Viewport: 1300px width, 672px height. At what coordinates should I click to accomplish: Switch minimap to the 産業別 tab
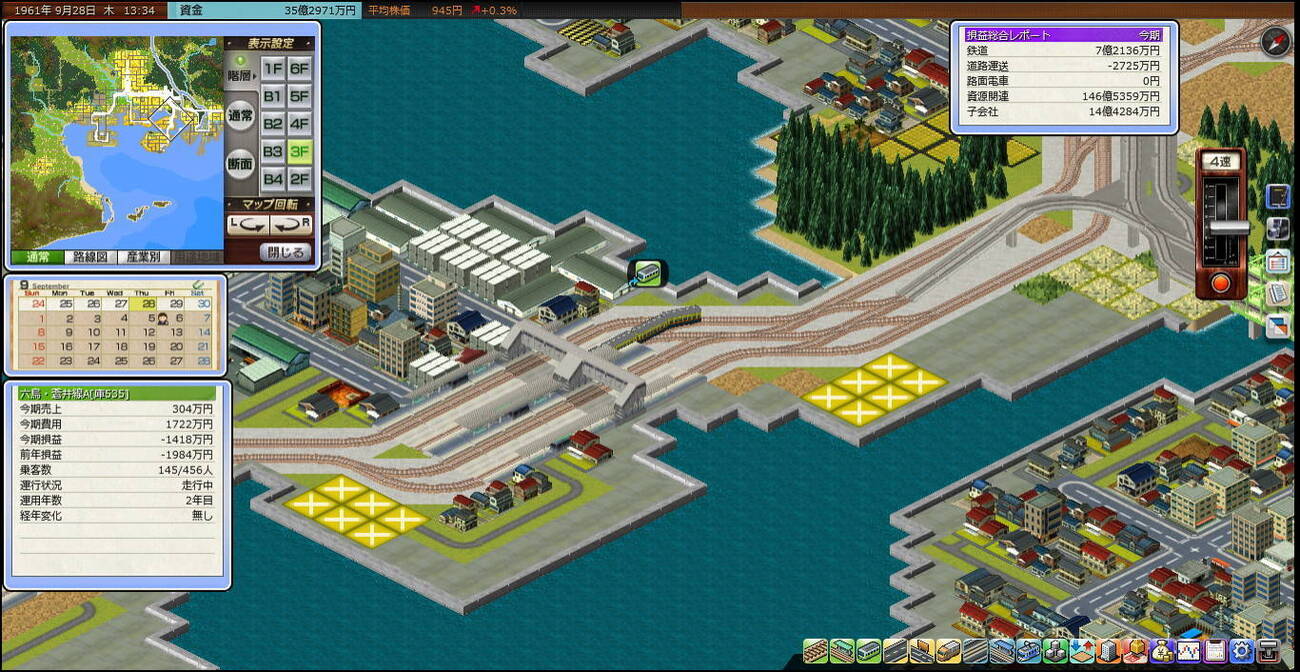[142, 257]
